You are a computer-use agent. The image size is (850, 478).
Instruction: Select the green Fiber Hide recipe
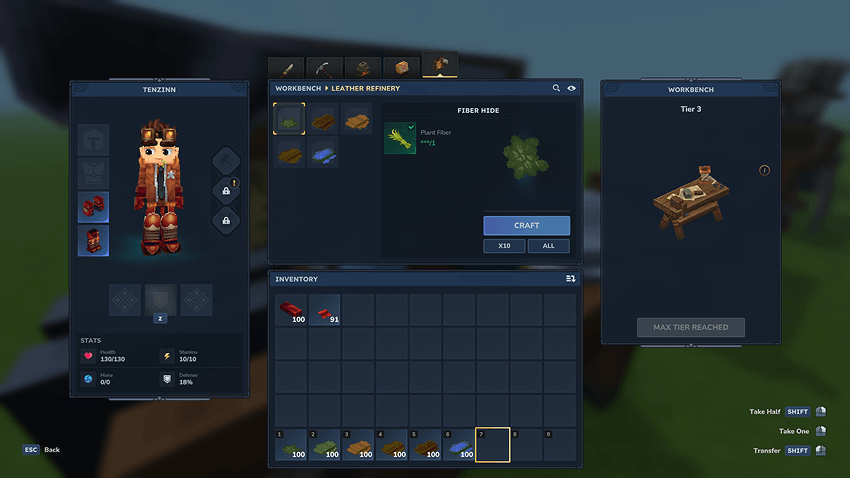(290, 120)
